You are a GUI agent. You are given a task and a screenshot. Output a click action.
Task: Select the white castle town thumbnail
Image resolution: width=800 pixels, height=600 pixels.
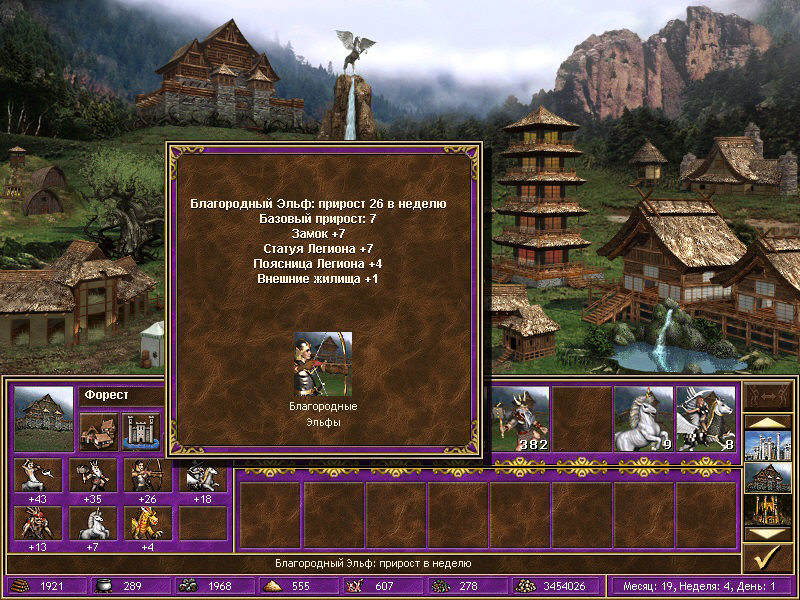coord(768,445)
